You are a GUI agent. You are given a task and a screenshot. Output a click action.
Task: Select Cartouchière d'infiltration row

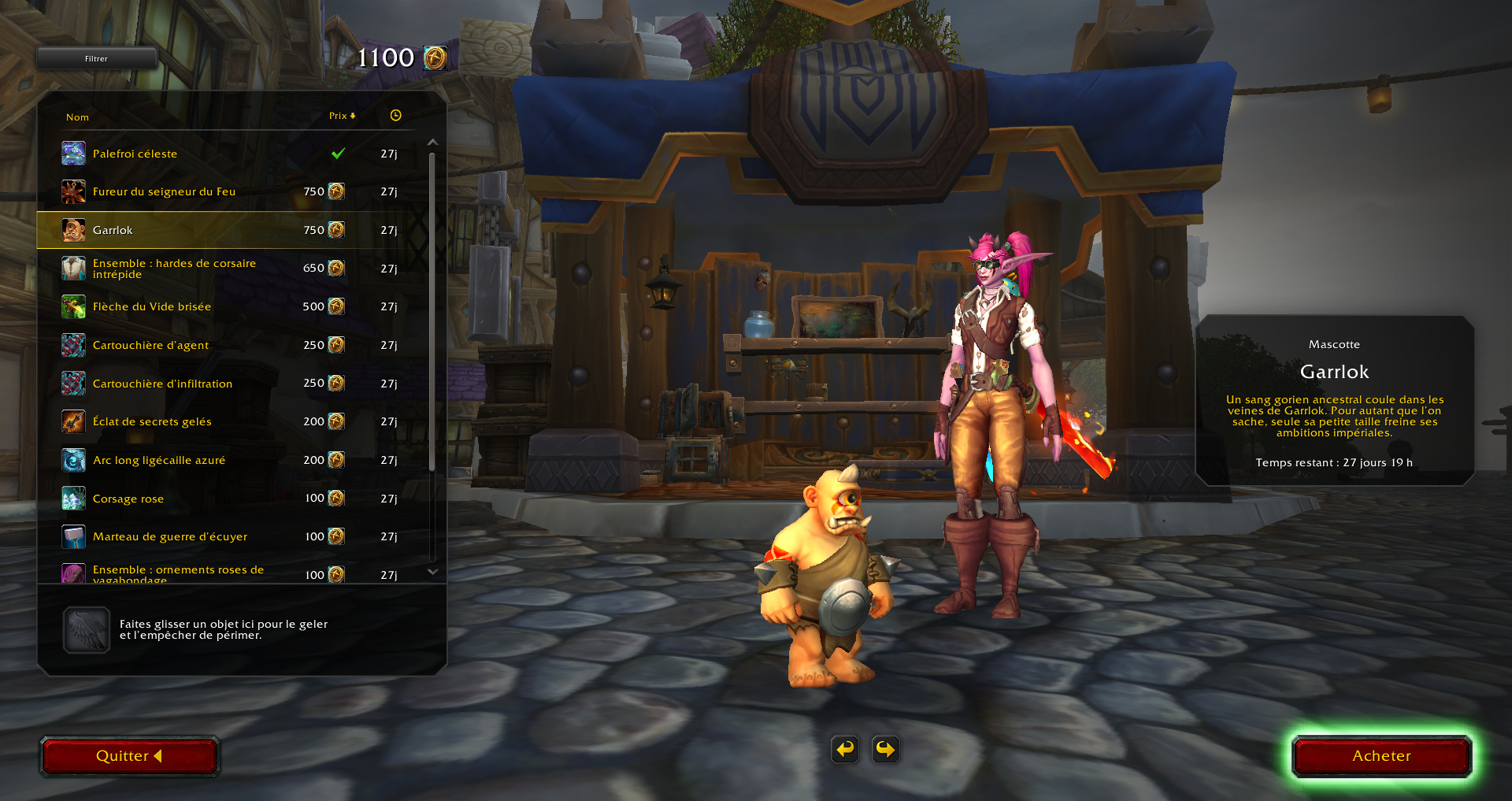pos(162,384)
